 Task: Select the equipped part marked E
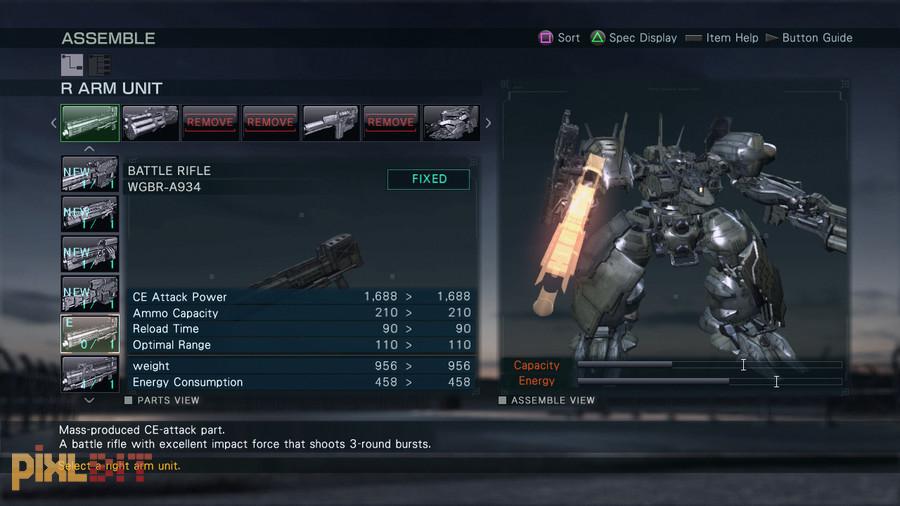tap(90, 333)
